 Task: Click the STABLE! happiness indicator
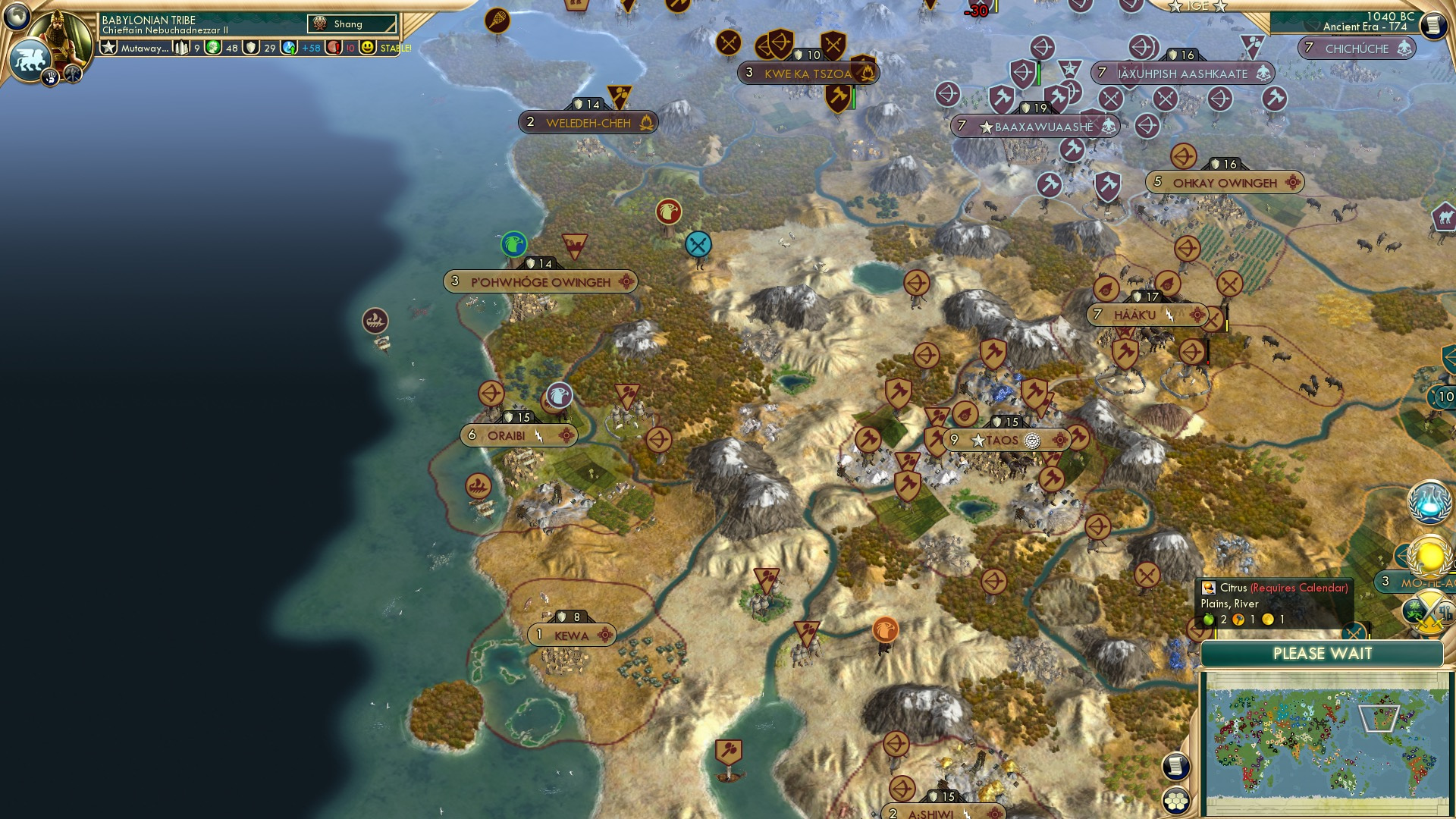click(x=395, y=47)
